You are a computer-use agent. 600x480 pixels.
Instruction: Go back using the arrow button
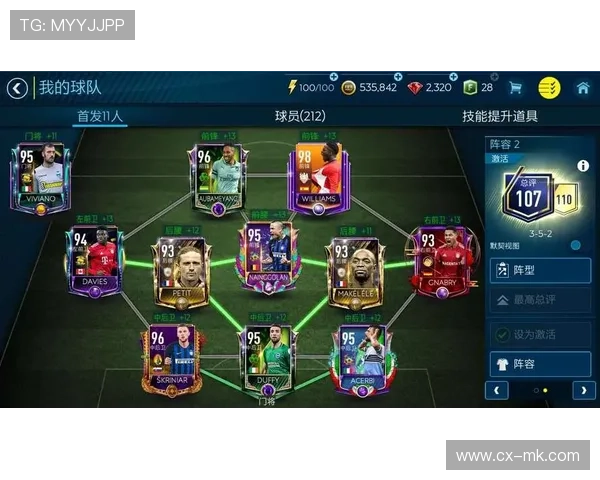tap(17, 88)
